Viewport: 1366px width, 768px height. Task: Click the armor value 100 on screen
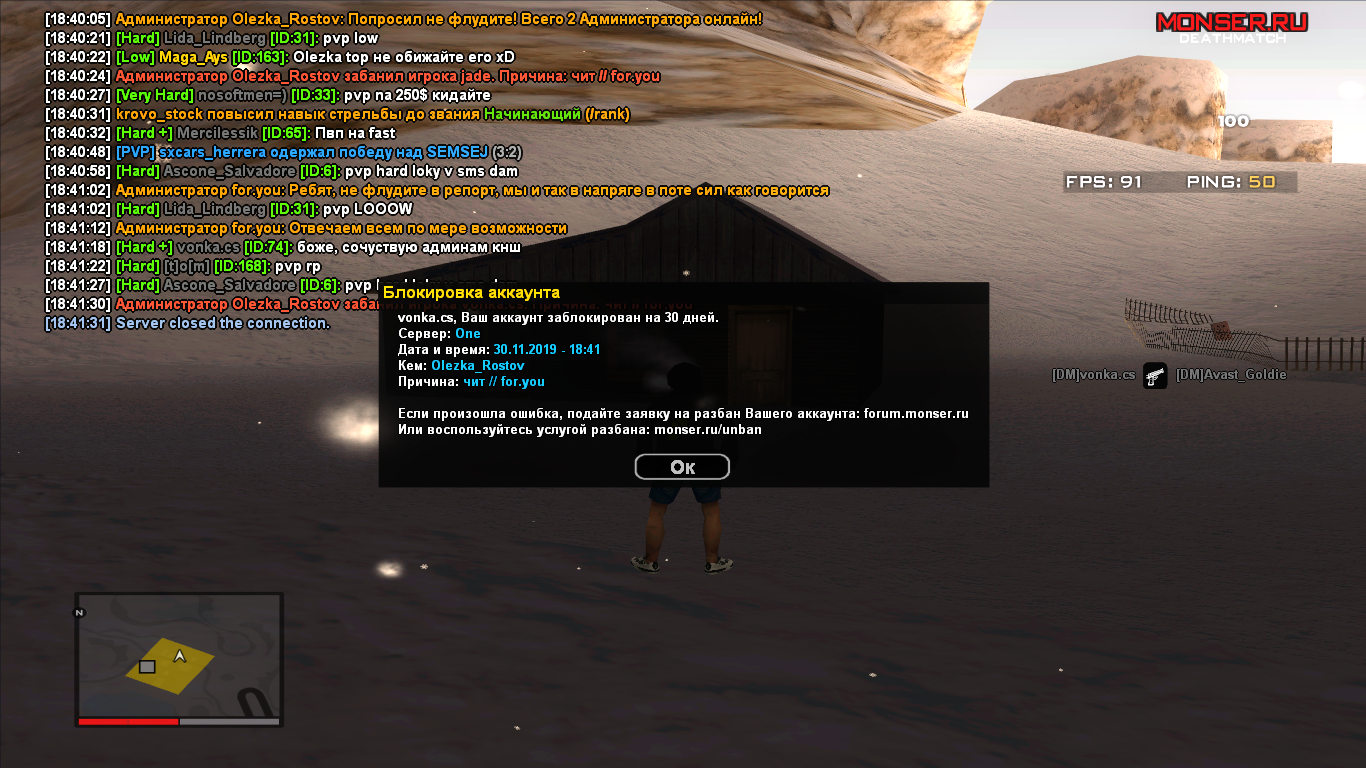click(x=1234, y=121)
